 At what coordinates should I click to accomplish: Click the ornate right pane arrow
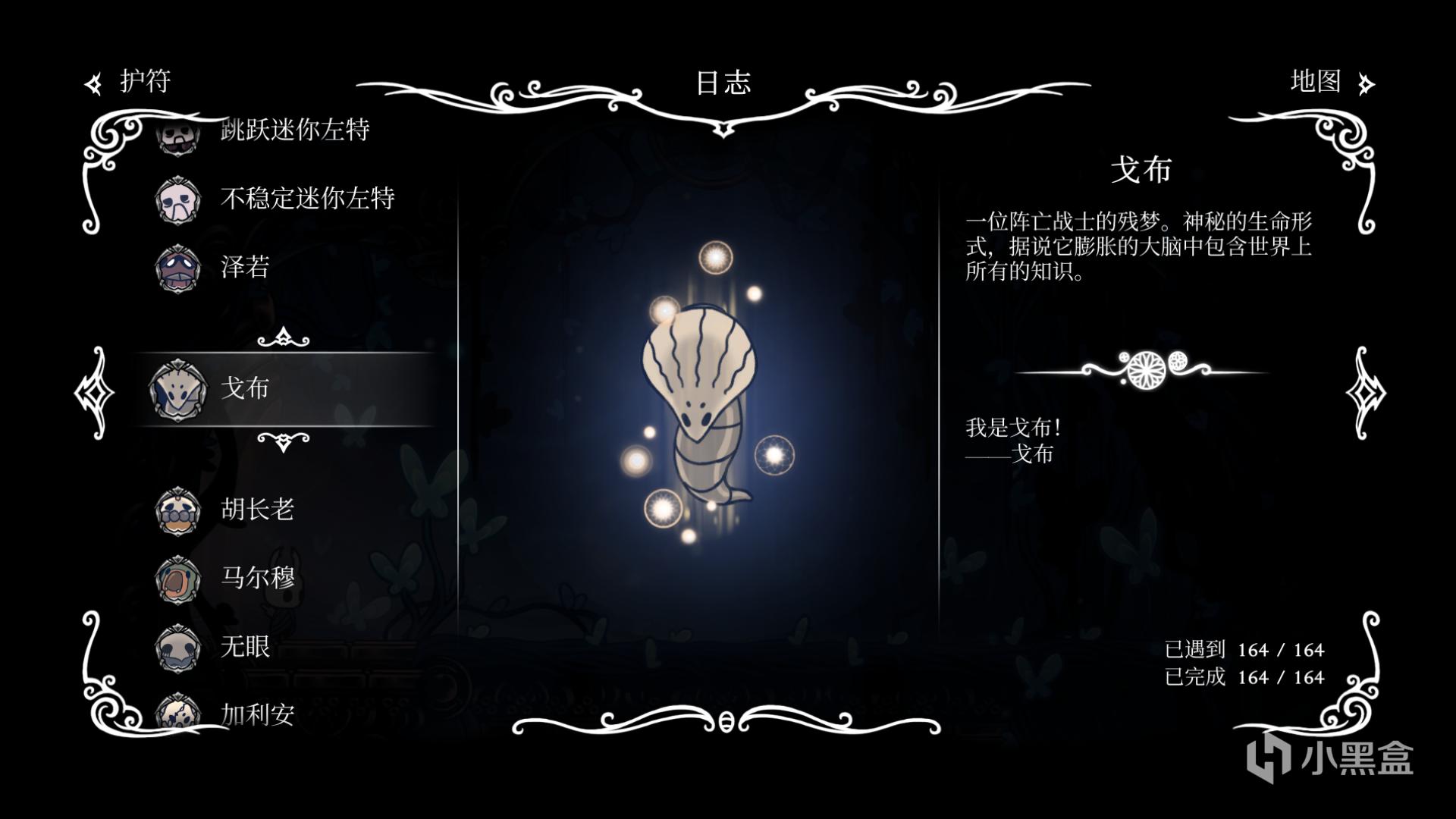click(x=1366, y=393)
